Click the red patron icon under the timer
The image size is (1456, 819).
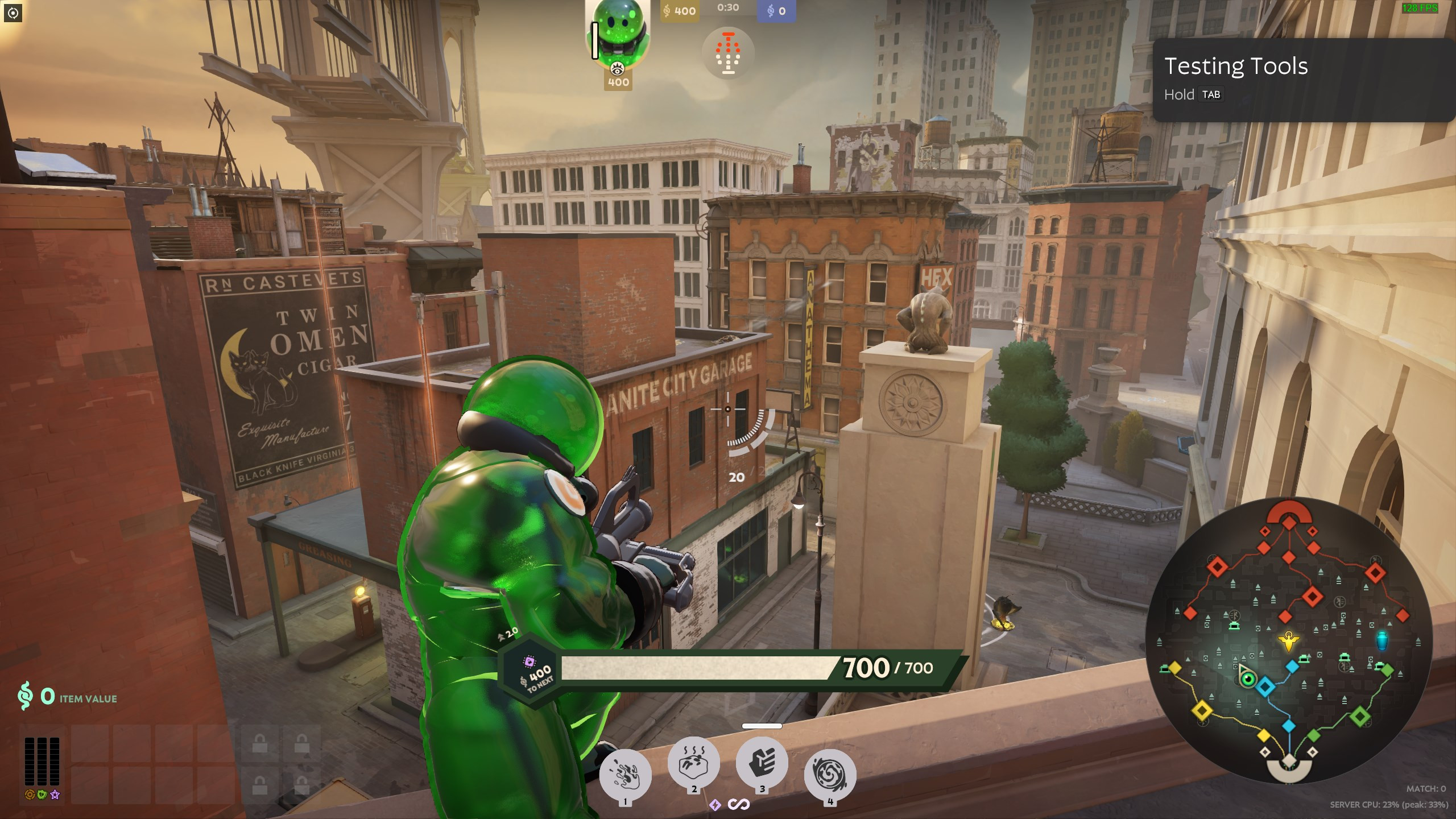728,53
